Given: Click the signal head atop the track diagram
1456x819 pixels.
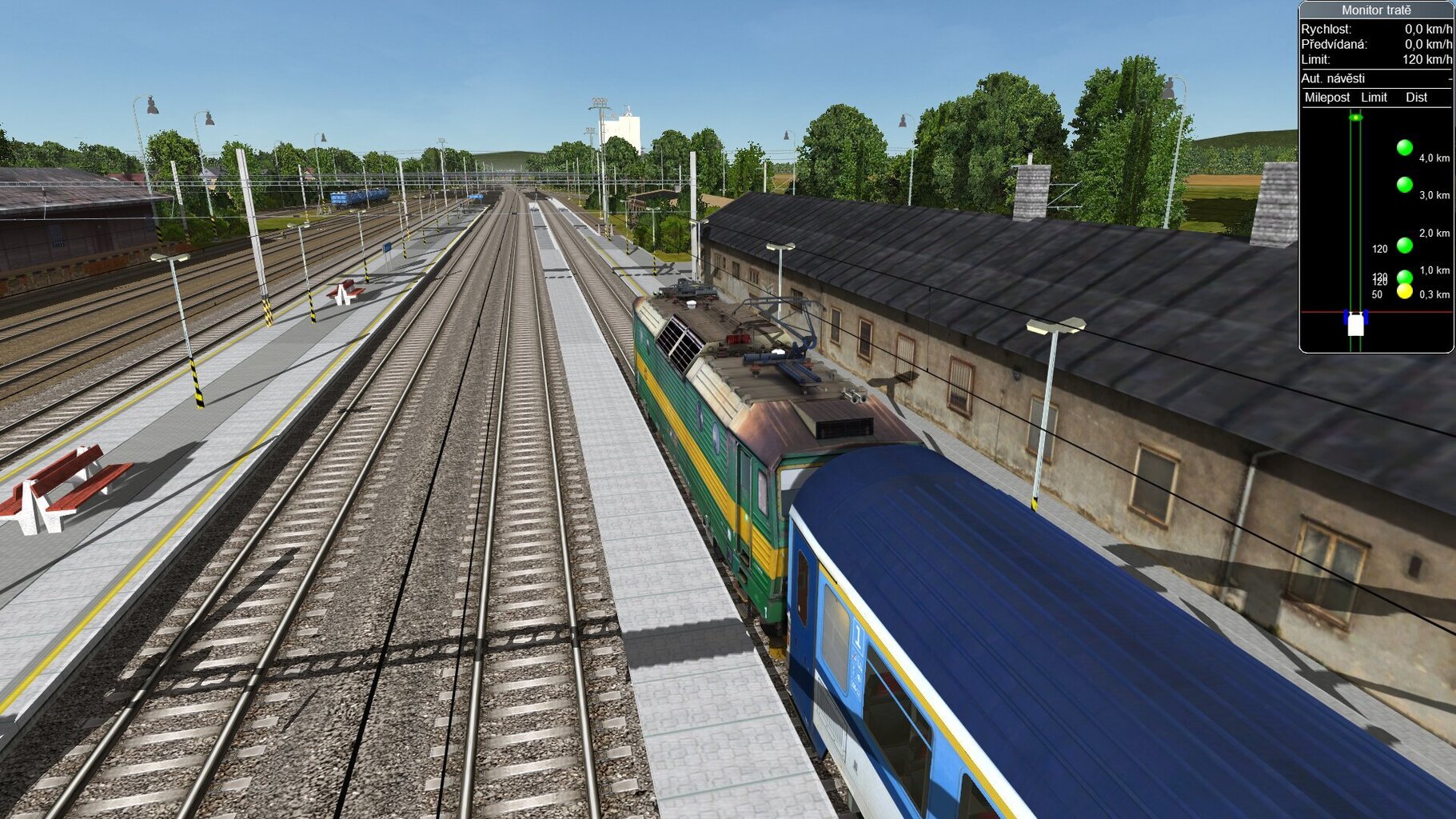Looking at the screenshot, I should pos(1356,117).
